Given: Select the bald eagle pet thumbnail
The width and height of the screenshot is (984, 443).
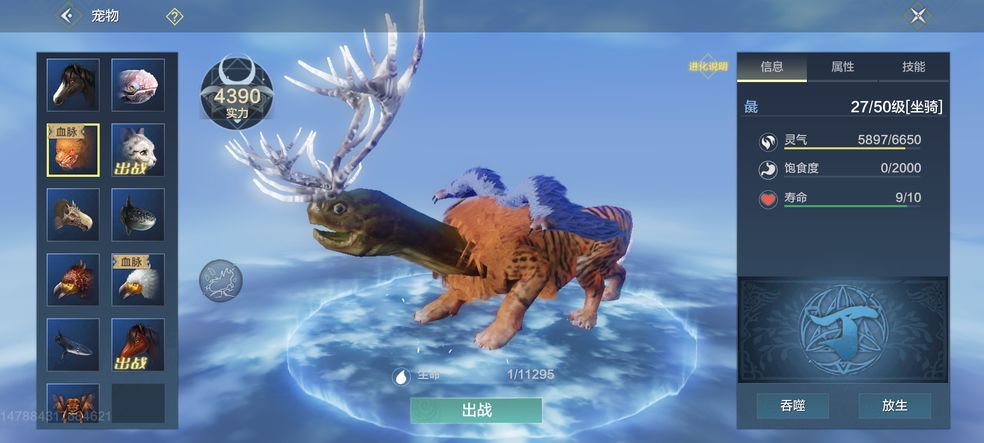Looking at the screenshot, I should click(x=138, y=279).
